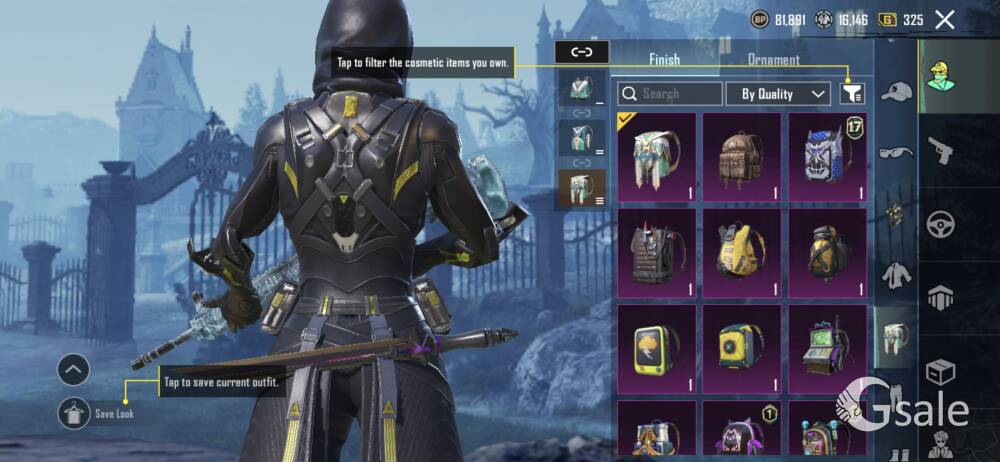Open the headwear cap category
Viewport: 1000px width, 462px height.
[x=896, y=93]
